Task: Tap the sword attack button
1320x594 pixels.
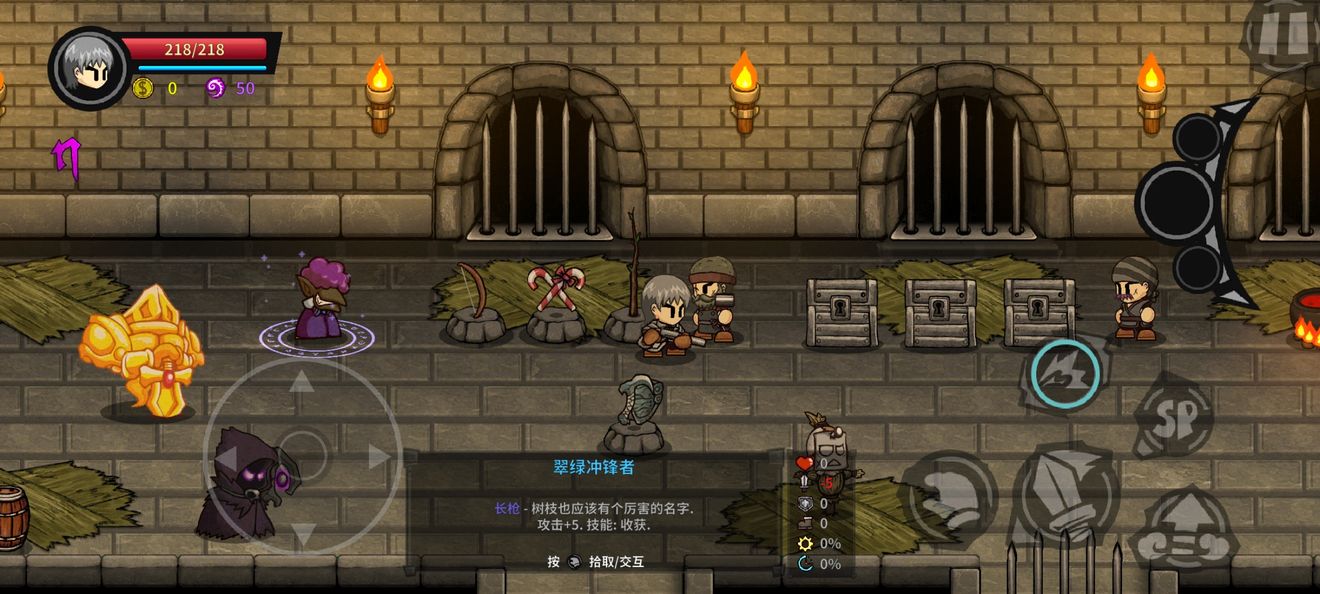Action: pyautogui.click(x=1065, y=495)
